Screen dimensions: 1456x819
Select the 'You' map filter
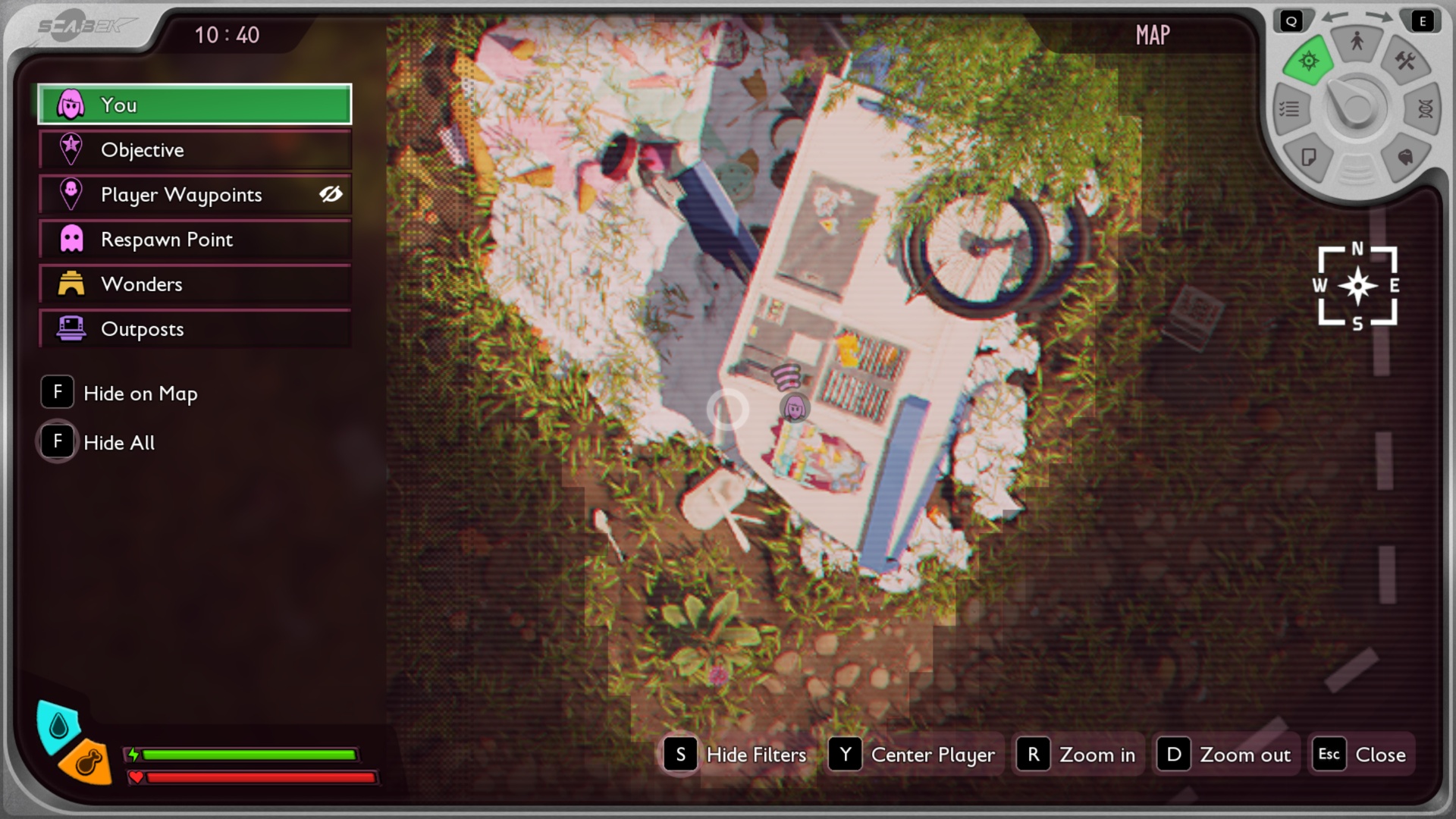click(x=194, y=105)
